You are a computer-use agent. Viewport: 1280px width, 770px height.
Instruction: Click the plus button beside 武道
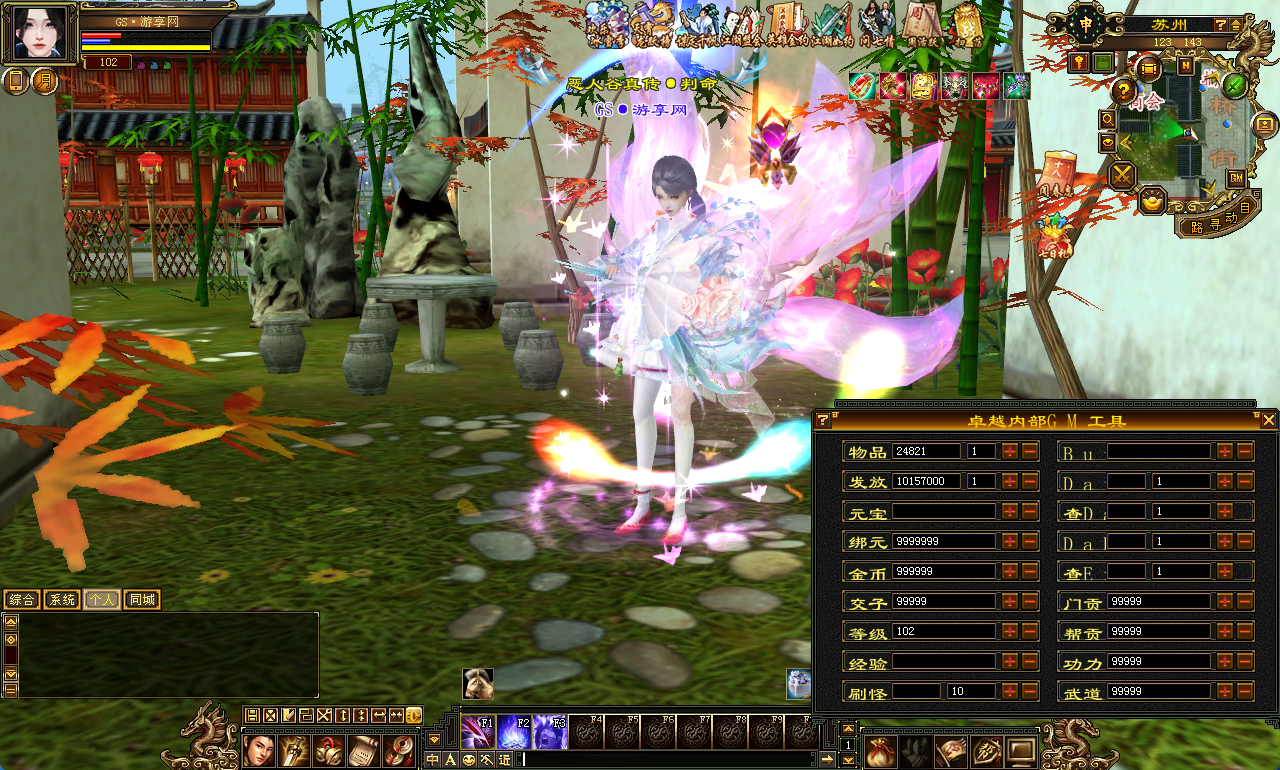1225,692
